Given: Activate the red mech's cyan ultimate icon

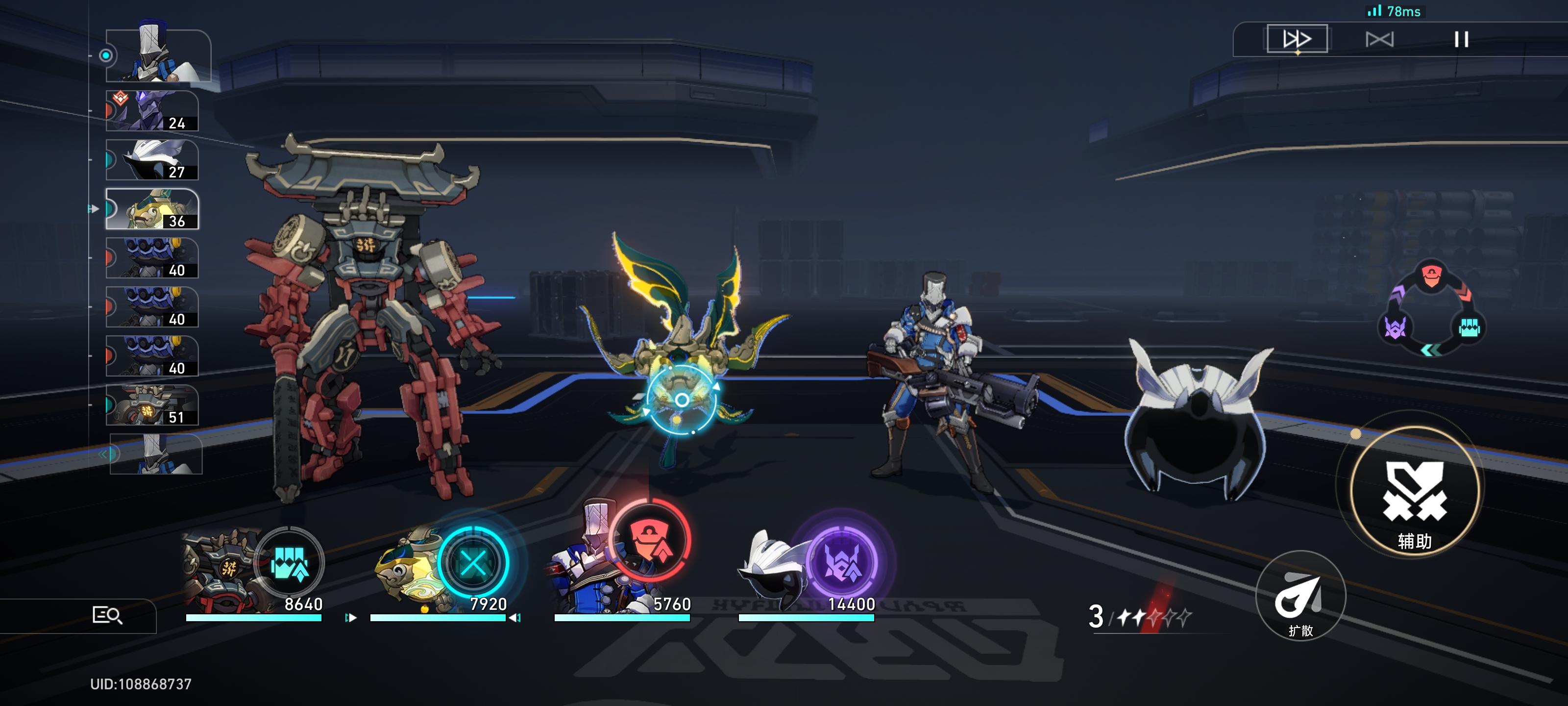Looking at the screenshot, I should coord(289,563).
